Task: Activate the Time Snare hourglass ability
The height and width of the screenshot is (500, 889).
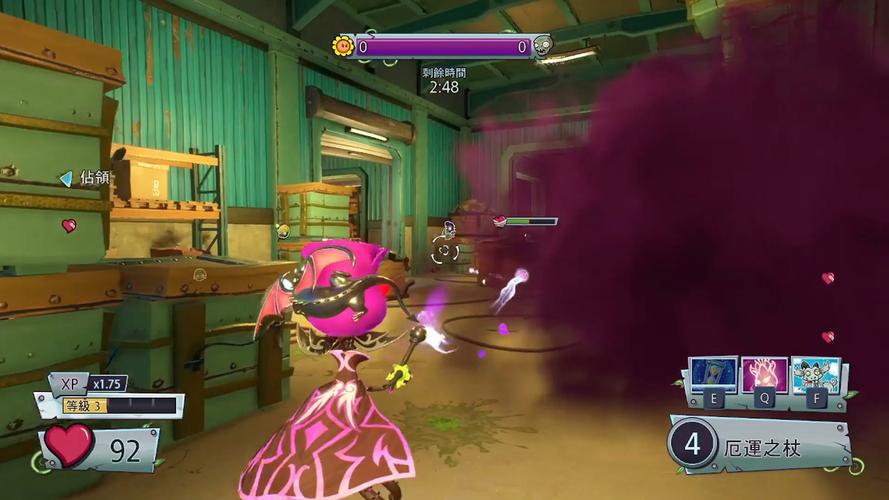Action: 712,375
